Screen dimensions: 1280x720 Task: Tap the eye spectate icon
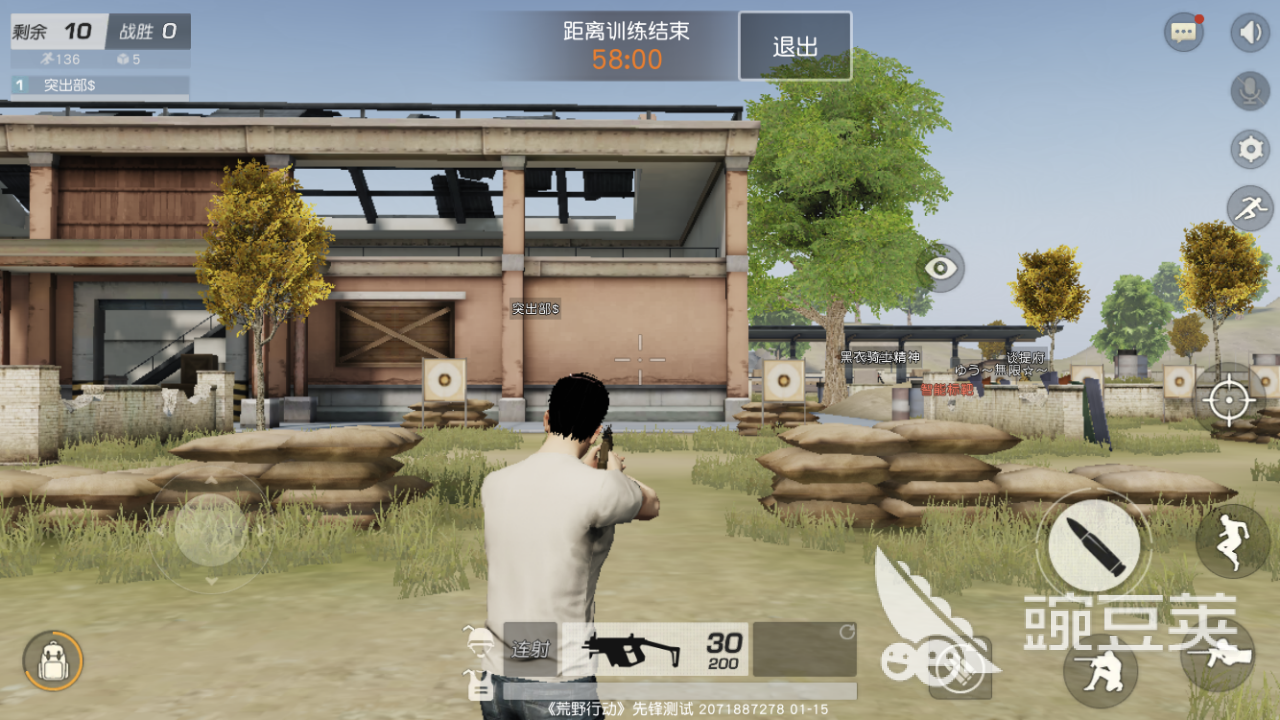[x=942, y=270]
